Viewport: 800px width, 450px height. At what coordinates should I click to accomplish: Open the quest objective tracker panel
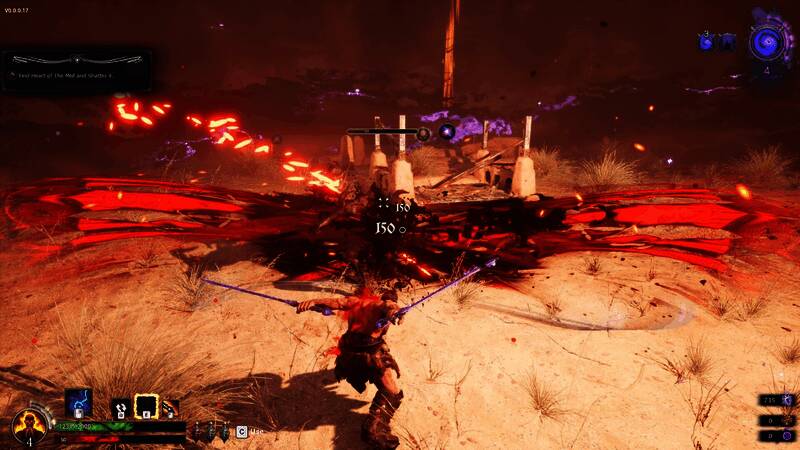click(77, 69)
